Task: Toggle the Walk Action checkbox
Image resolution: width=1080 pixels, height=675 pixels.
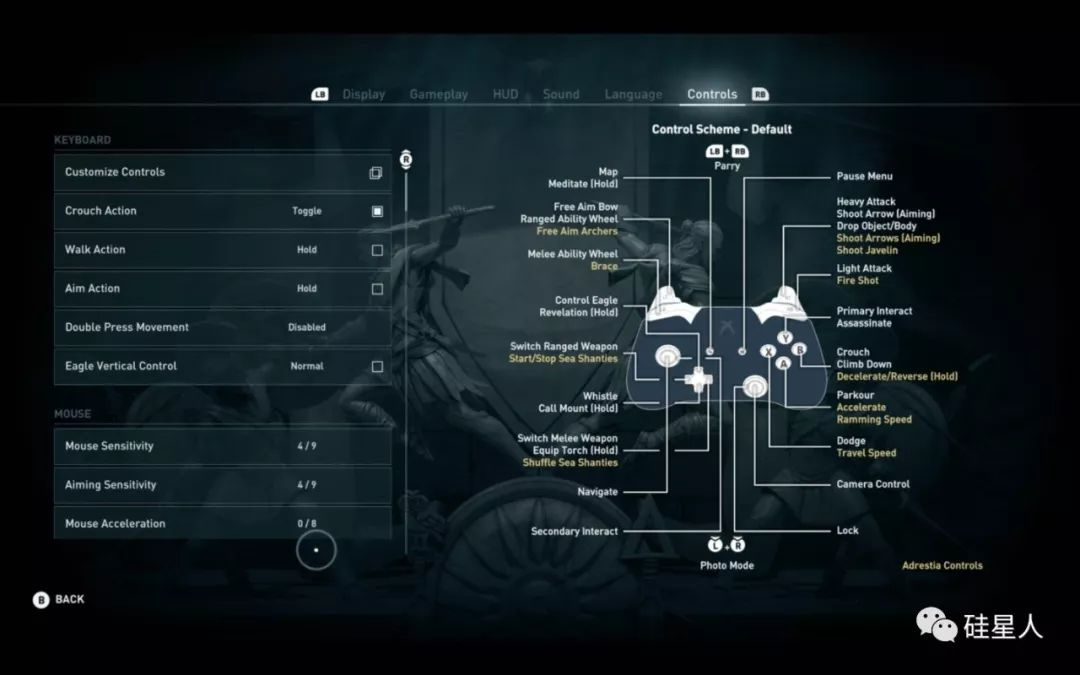Action: (x=377, y=250)
